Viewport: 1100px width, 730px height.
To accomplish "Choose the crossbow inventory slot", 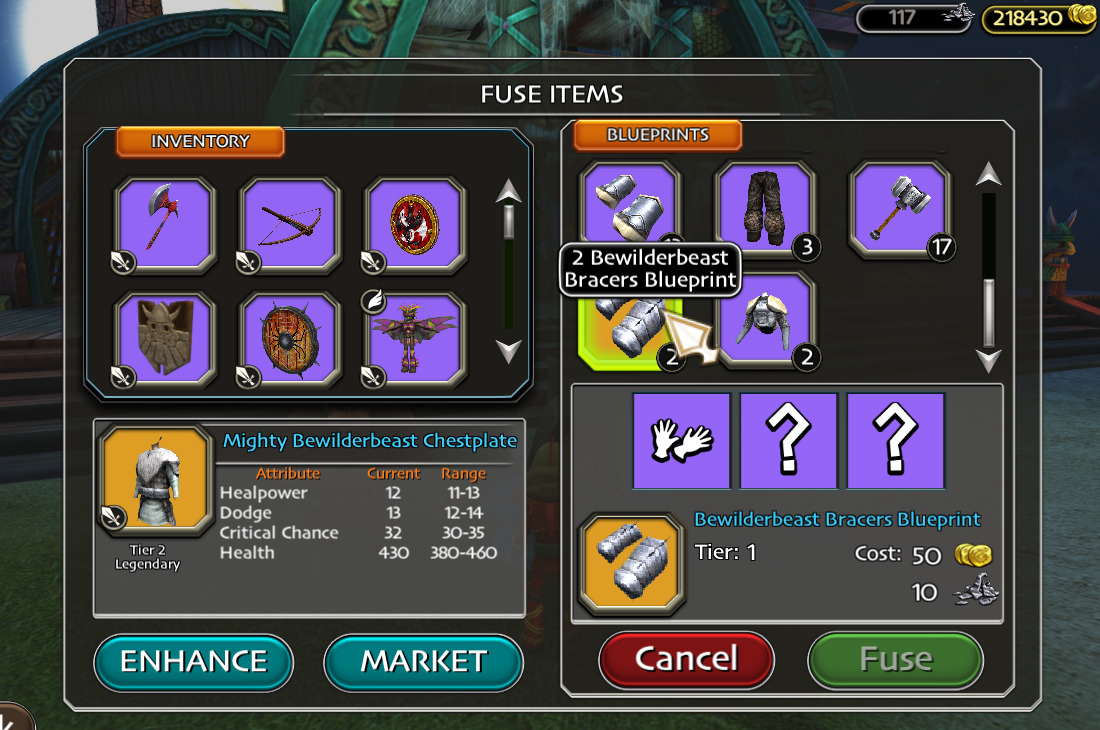I will click(x=289, y=226).
